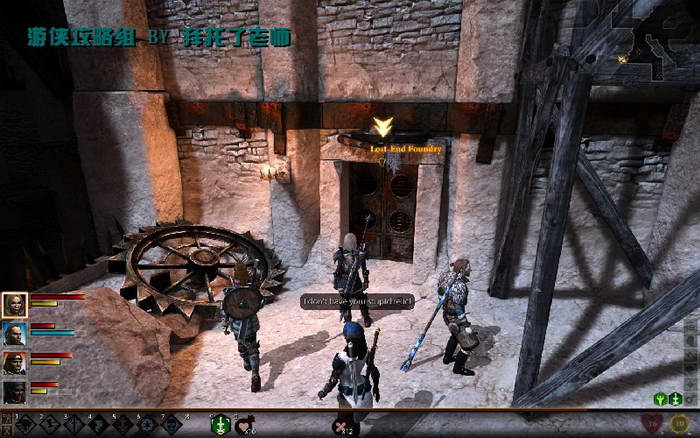This screenshot has height=438, width=700.
Task: Click the round yellow button at quickbar's end
Action: [x=679, y=424]
